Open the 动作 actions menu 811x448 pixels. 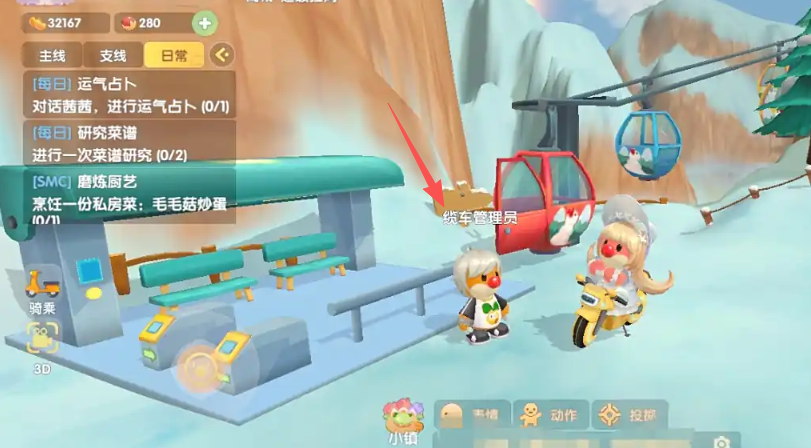551,414
